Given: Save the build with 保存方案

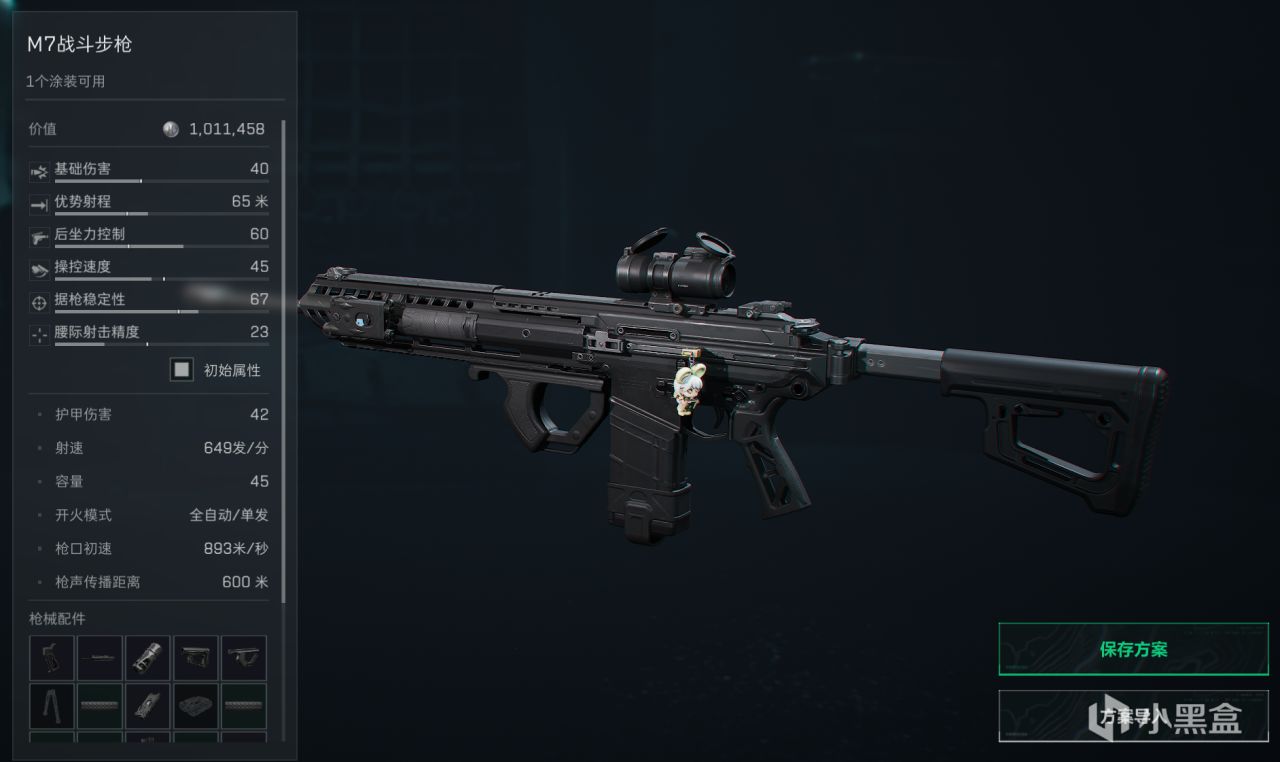Looking at the screenshot, I should click(1133, 649).
